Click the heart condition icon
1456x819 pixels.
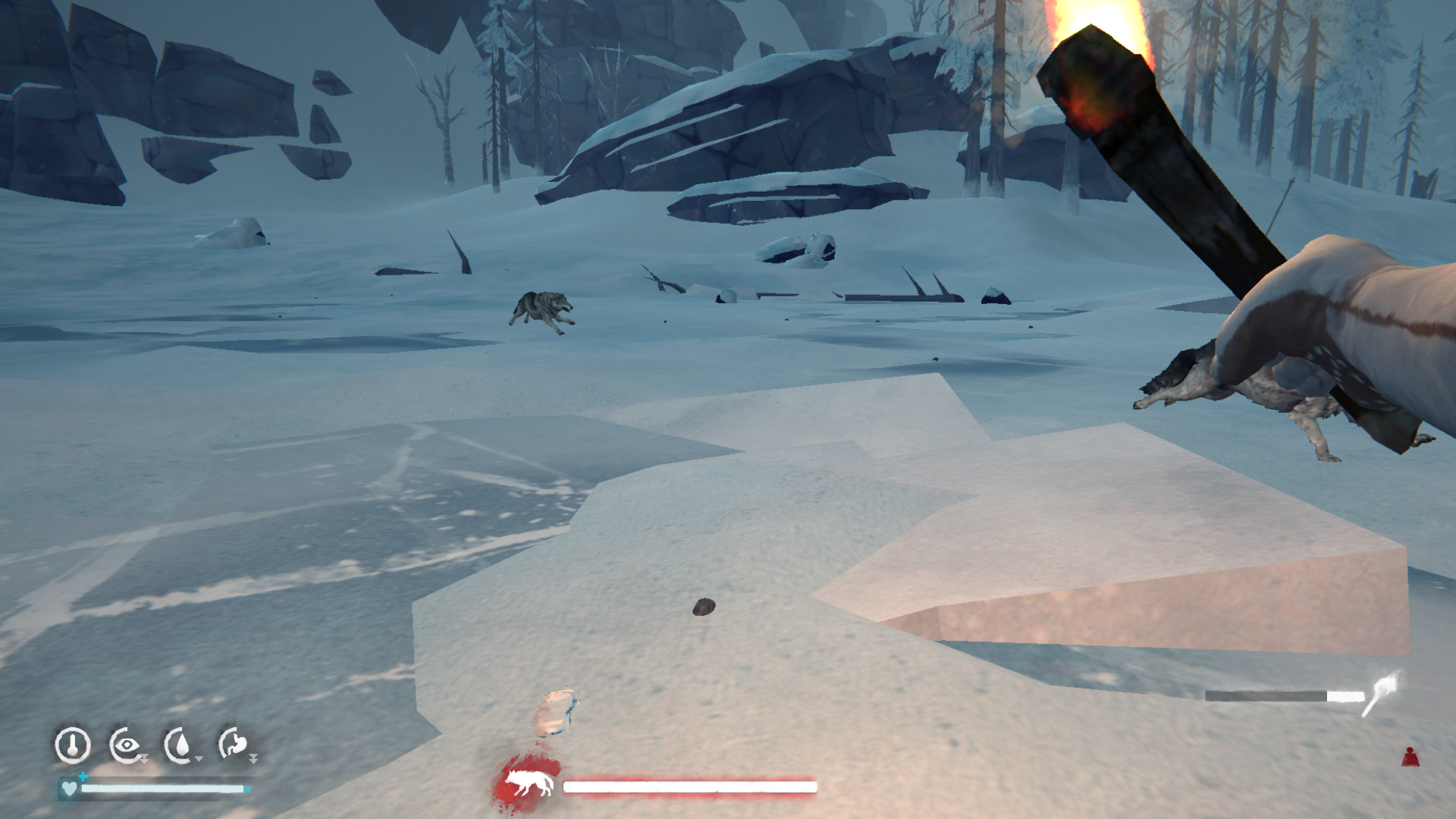tap(69, 789)
